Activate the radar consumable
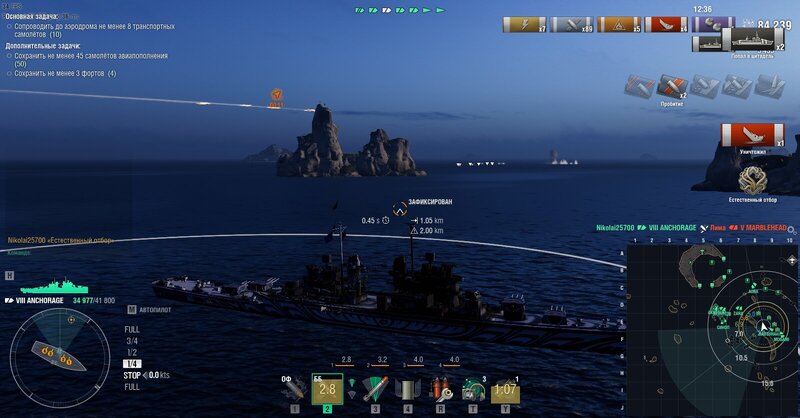 [474, 389]
